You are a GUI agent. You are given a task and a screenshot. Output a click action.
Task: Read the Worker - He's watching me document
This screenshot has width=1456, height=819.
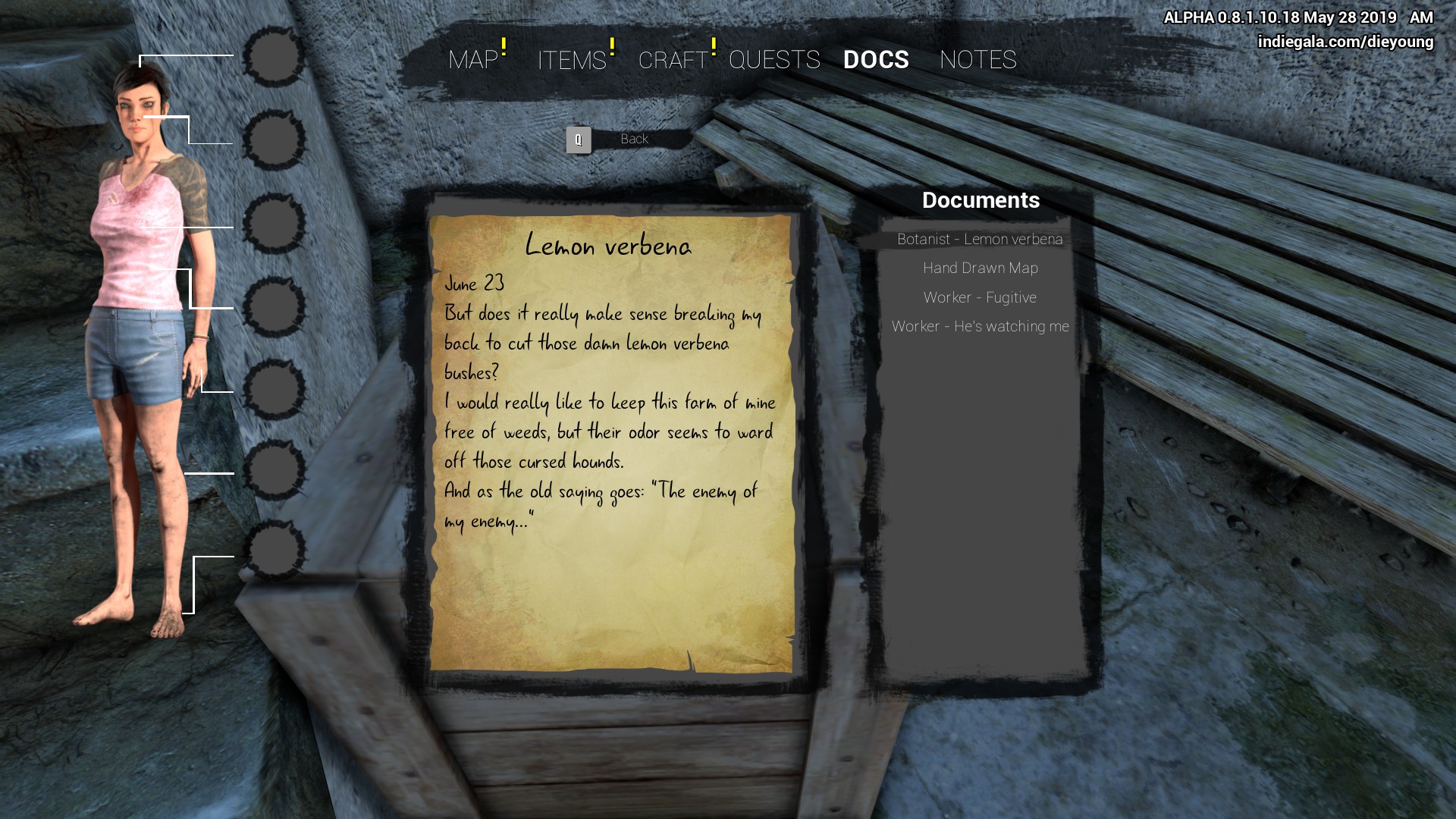pos(980,327)
